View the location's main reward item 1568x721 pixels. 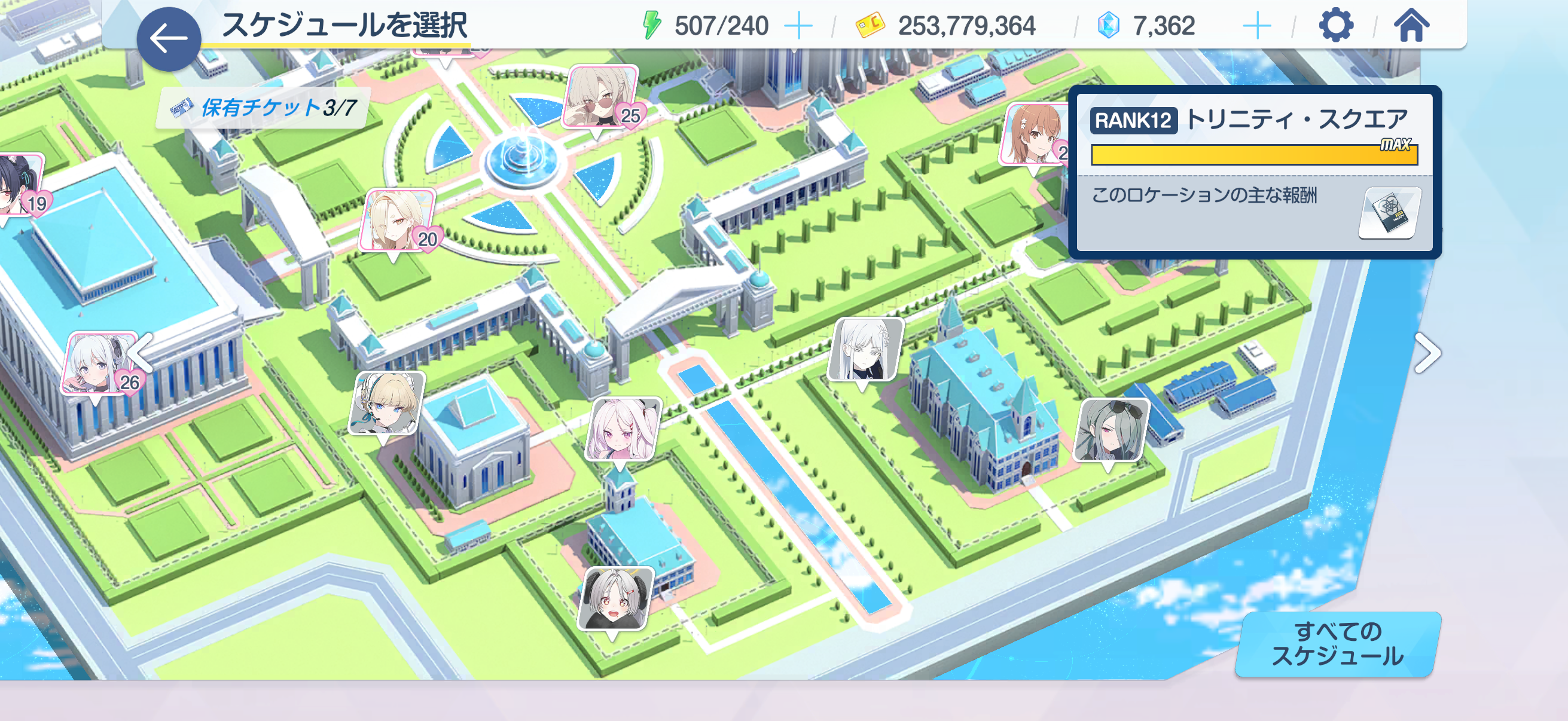pos(1389,213)
